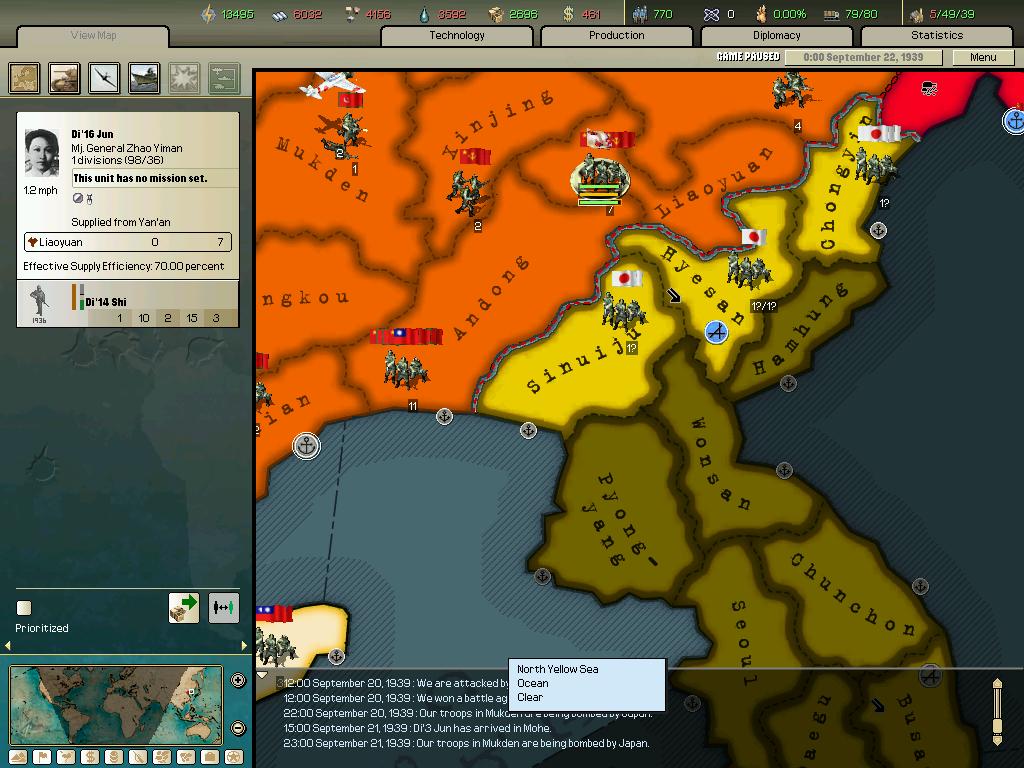The width and height of the screenshot is (1024, 768).
Task: Click the battleship naval units filter icon
Action: coord(144,78)
